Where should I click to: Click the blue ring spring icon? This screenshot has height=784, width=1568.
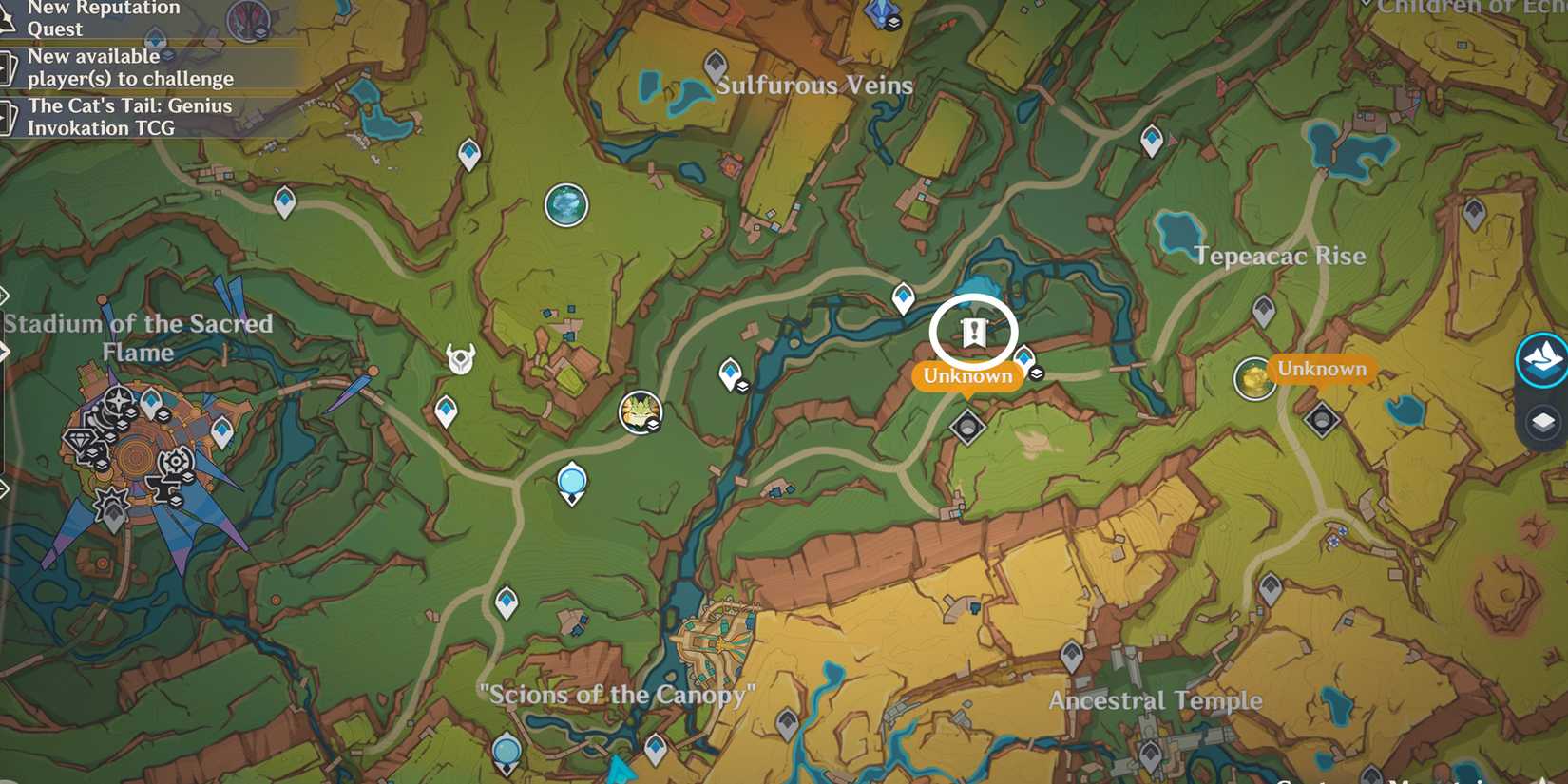coord(571,482)
